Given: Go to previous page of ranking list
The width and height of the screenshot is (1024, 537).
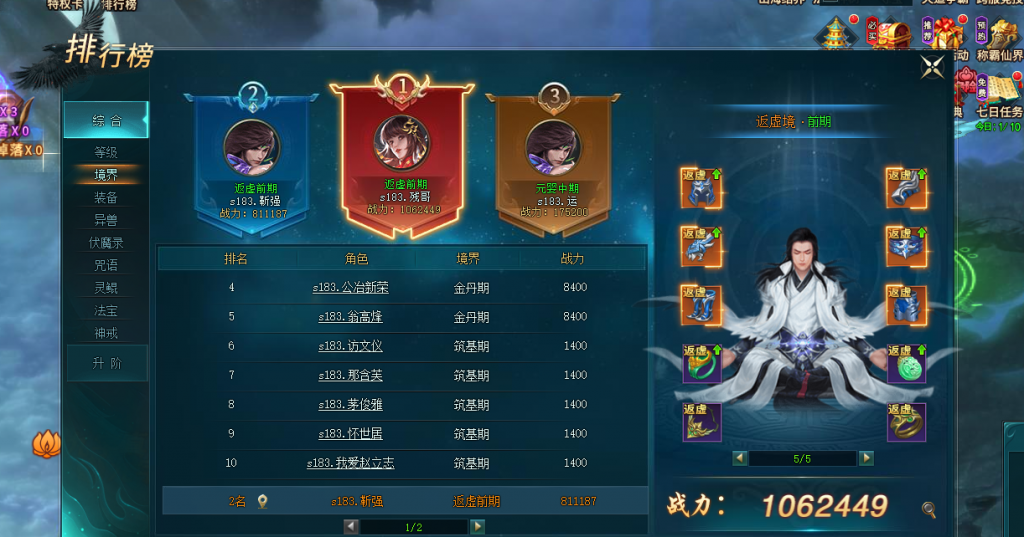Looking at the screenshot, I should coord(351,526).
